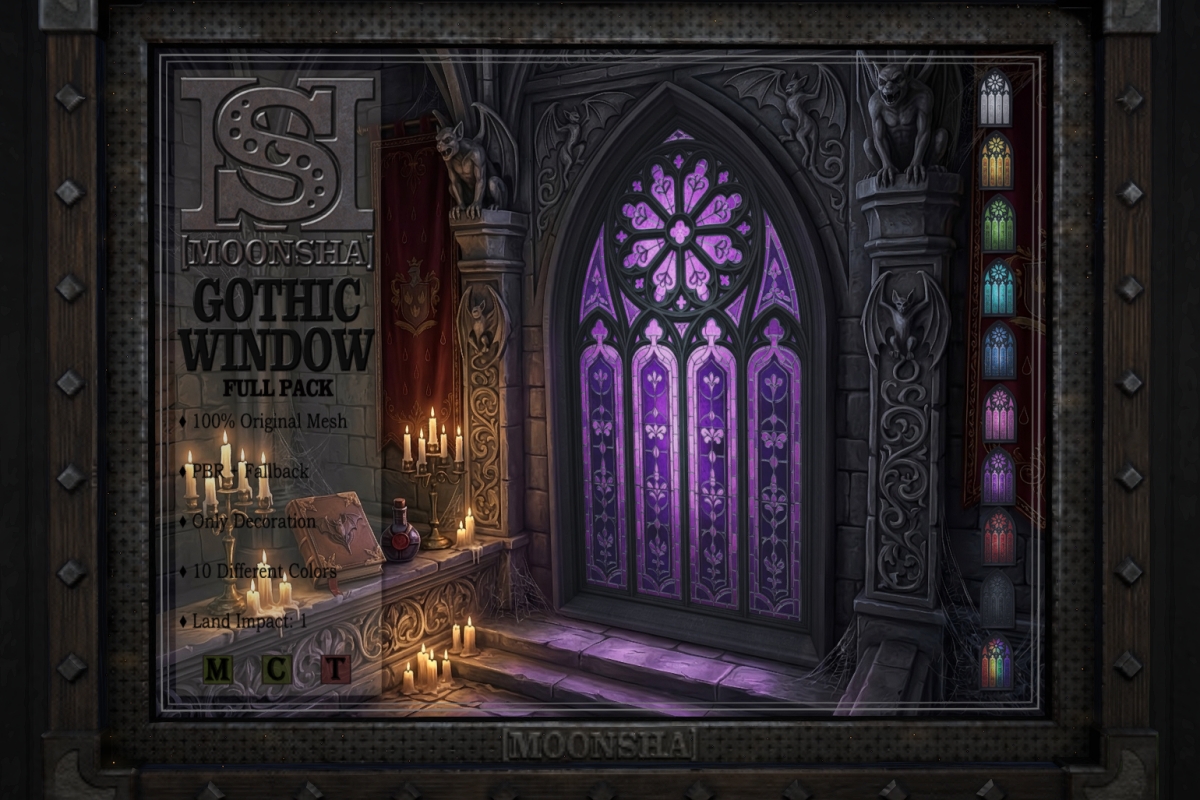Pick the dark gray window swatch

[x=998, y=601]
